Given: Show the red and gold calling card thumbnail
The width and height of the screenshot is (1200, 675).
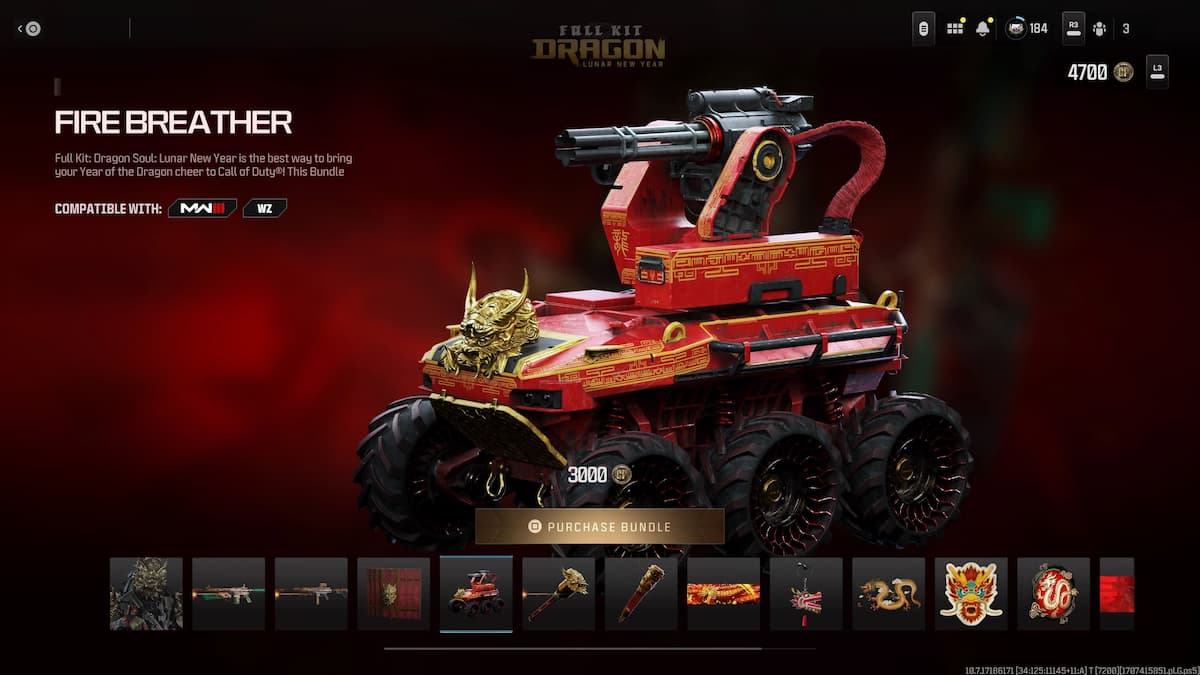Looking at the screenshot, I should [x=723, y=593].
